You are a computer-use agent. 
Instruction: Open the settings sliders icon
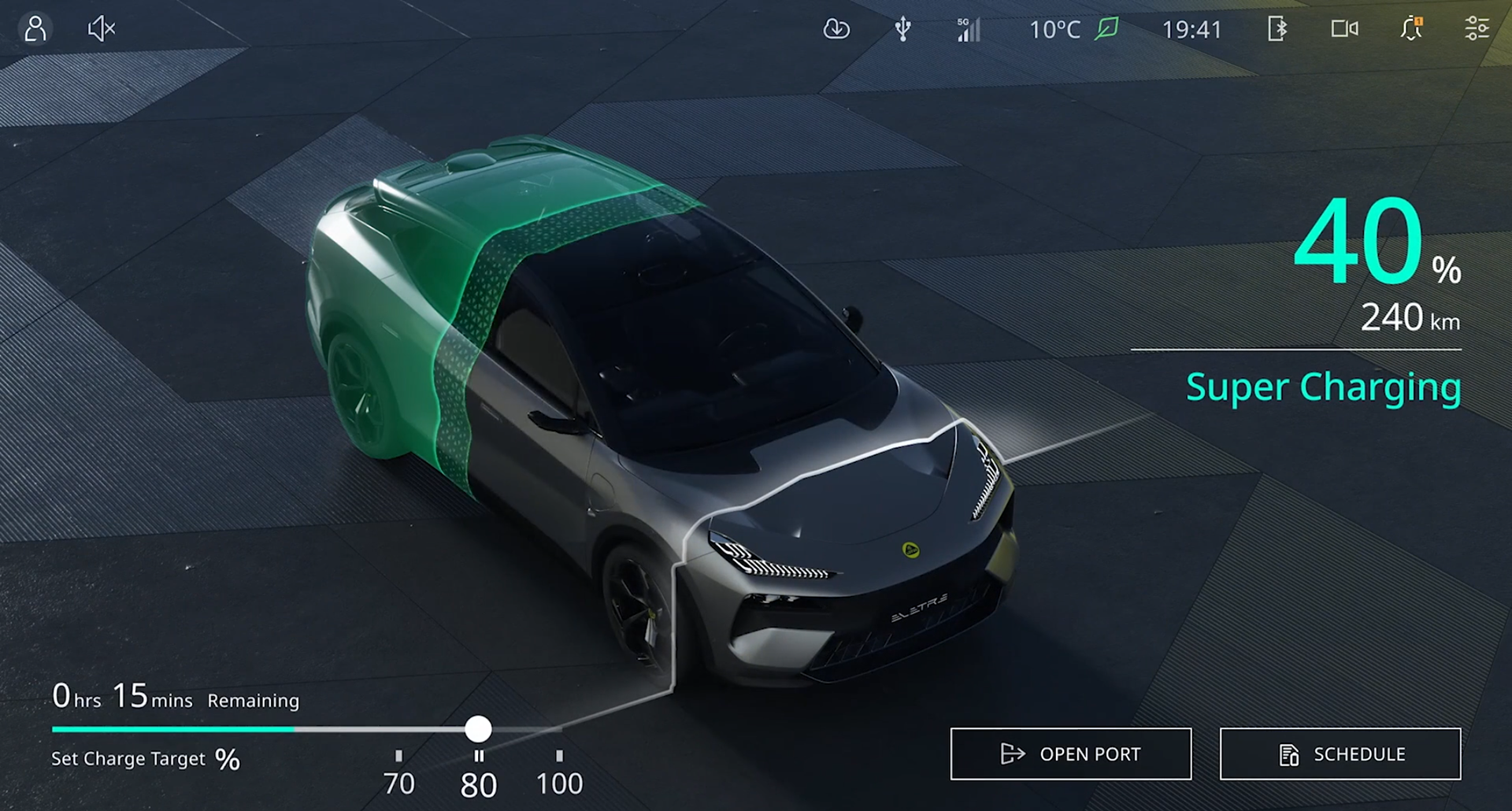click(1477, 29)
